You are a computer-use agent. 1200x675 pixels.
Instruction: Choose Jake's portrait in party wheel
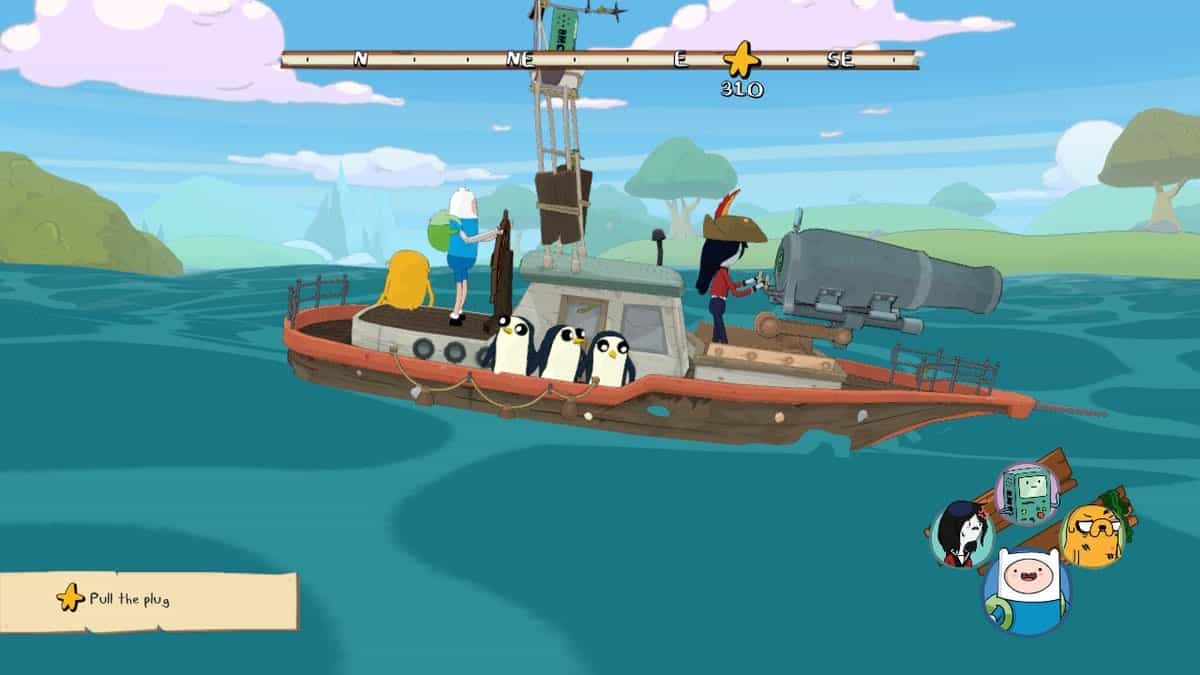(1091, 534)
